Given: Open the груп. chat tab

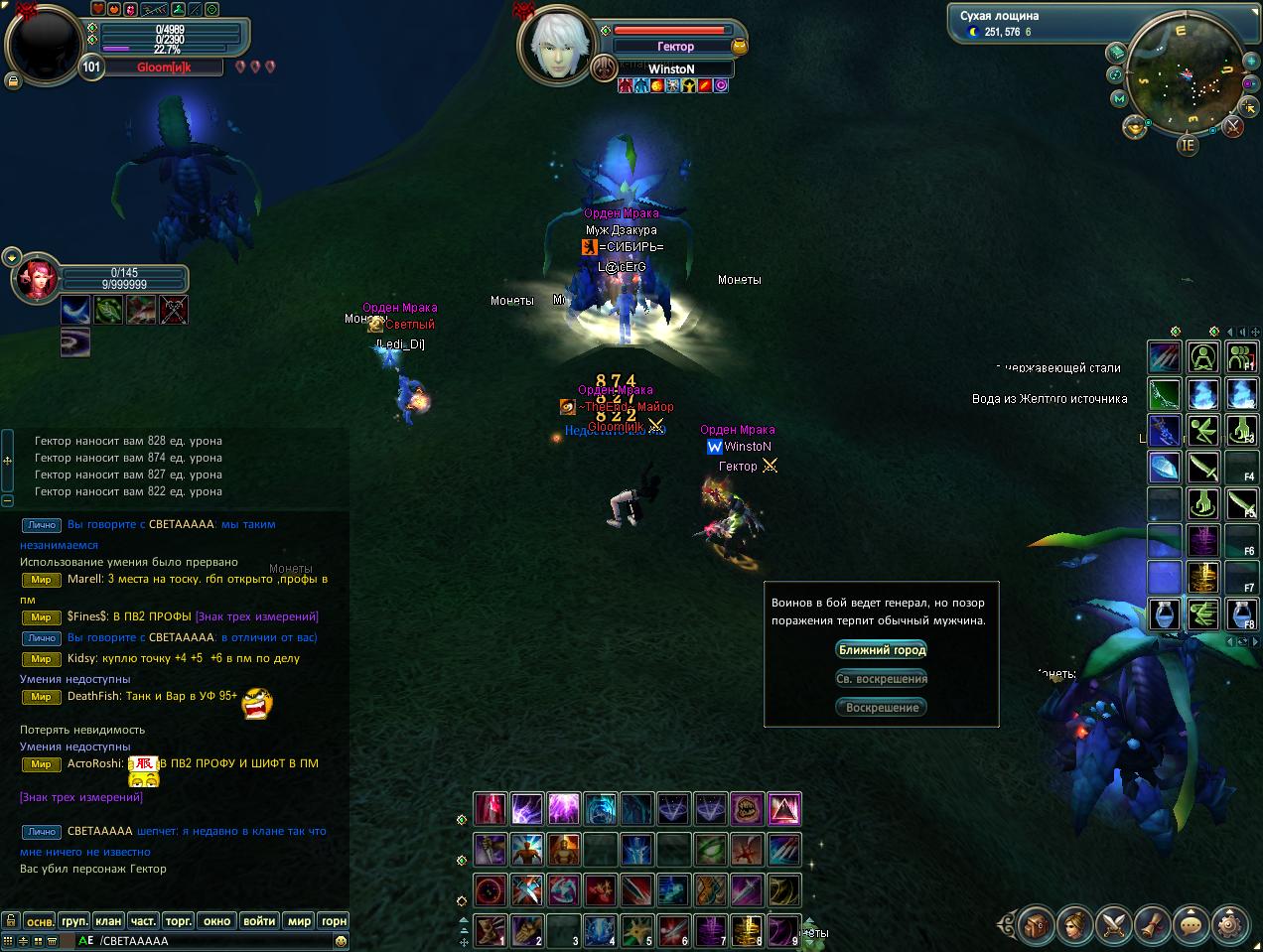Looking at the screenshot, I should (x=74, y=920).
